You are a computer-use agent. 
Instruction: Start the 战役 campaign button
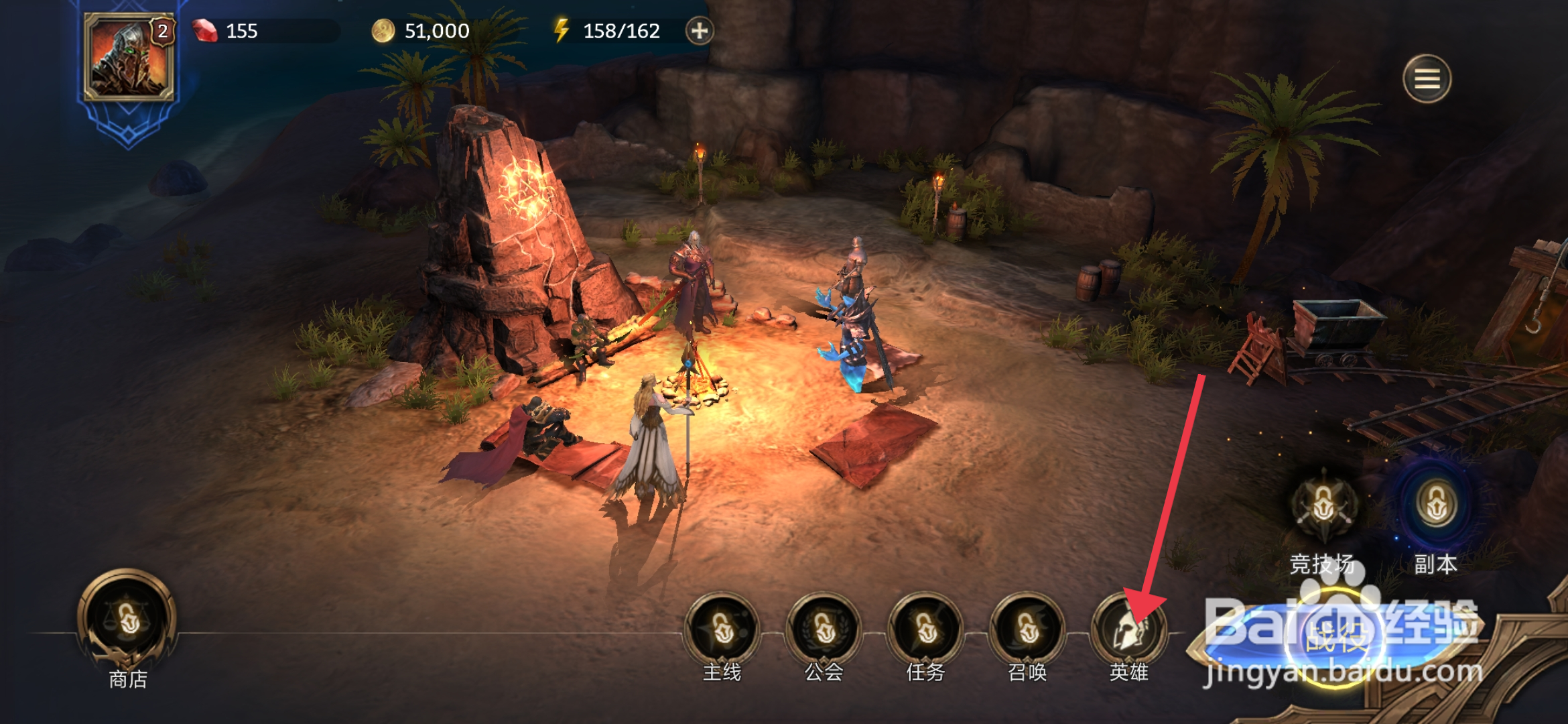coord(1335,637)
